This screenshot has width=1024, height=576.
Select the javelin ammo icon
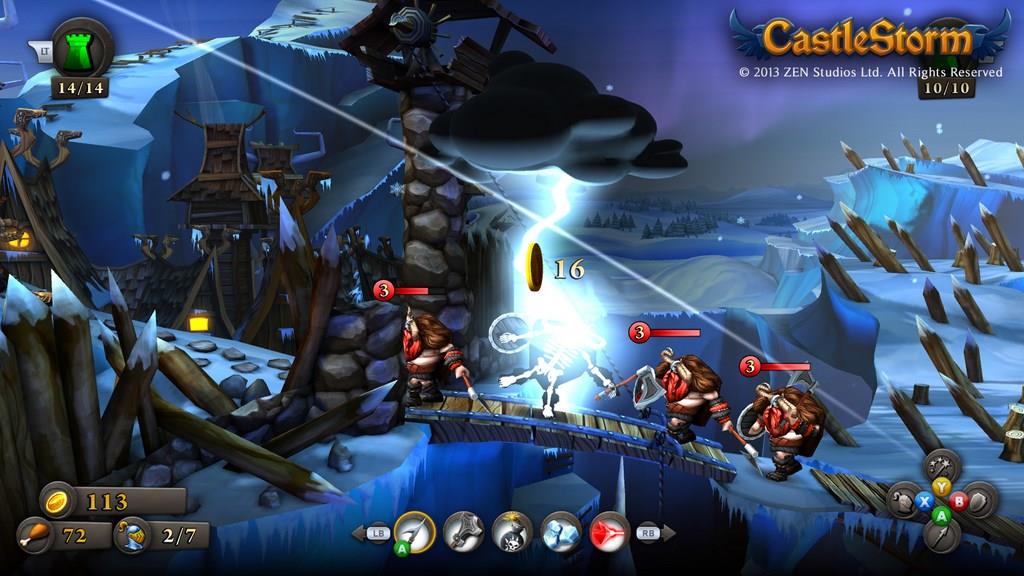(414, 531)
